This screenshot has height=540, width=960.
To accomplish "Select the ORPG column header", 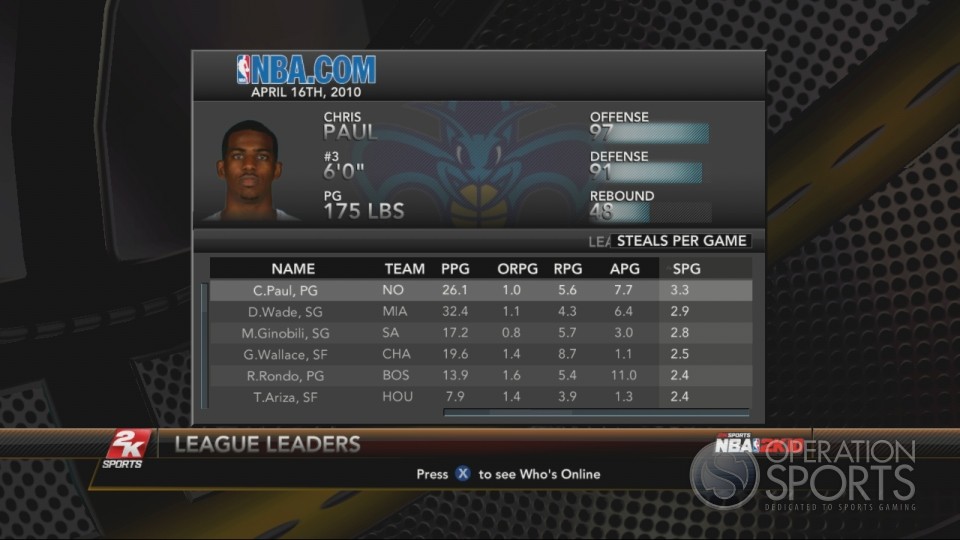I will click(517, 269).
